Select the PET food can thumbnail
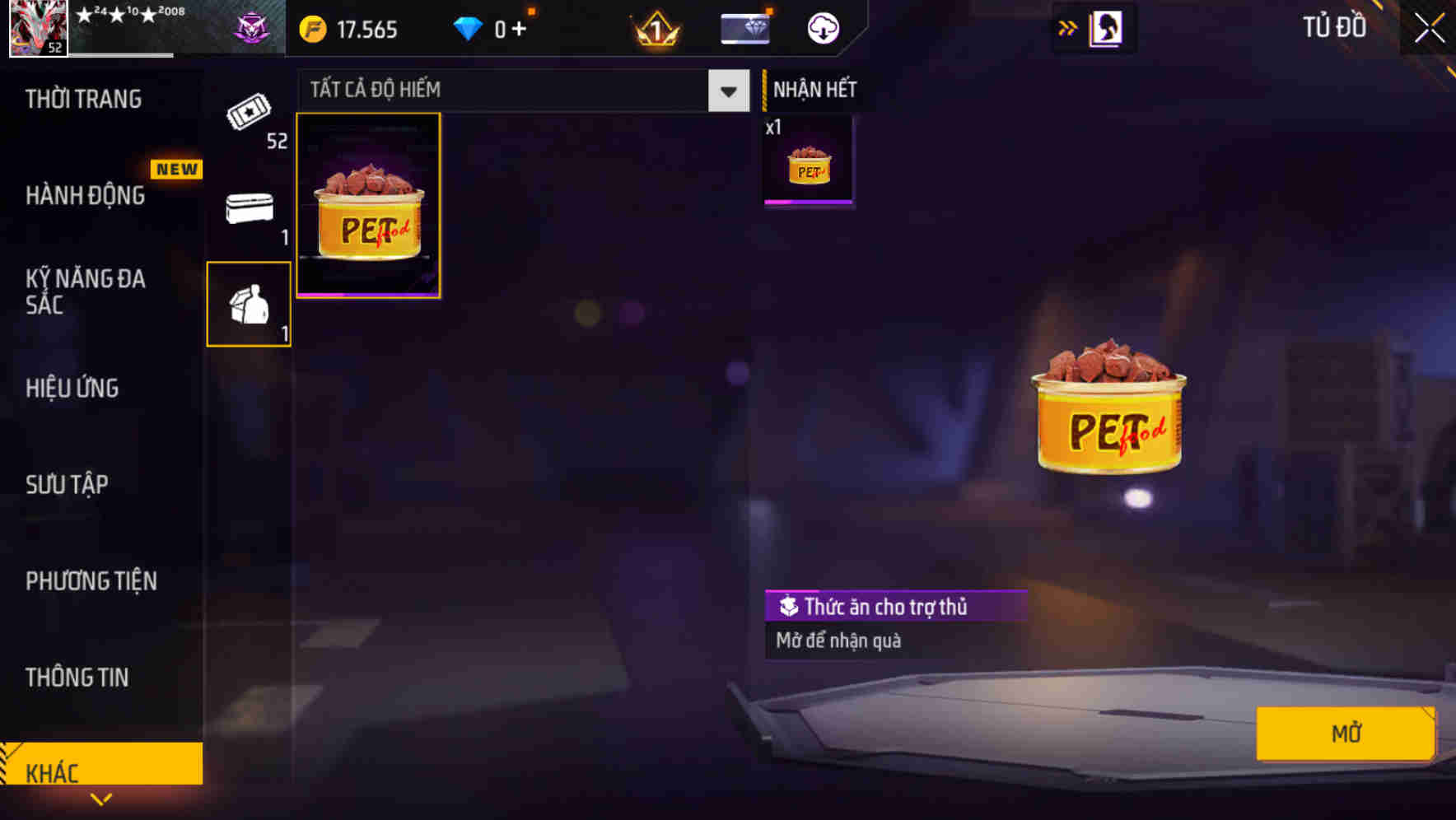The height and width of the screenshot is (820, 1456). click(368, 205)
